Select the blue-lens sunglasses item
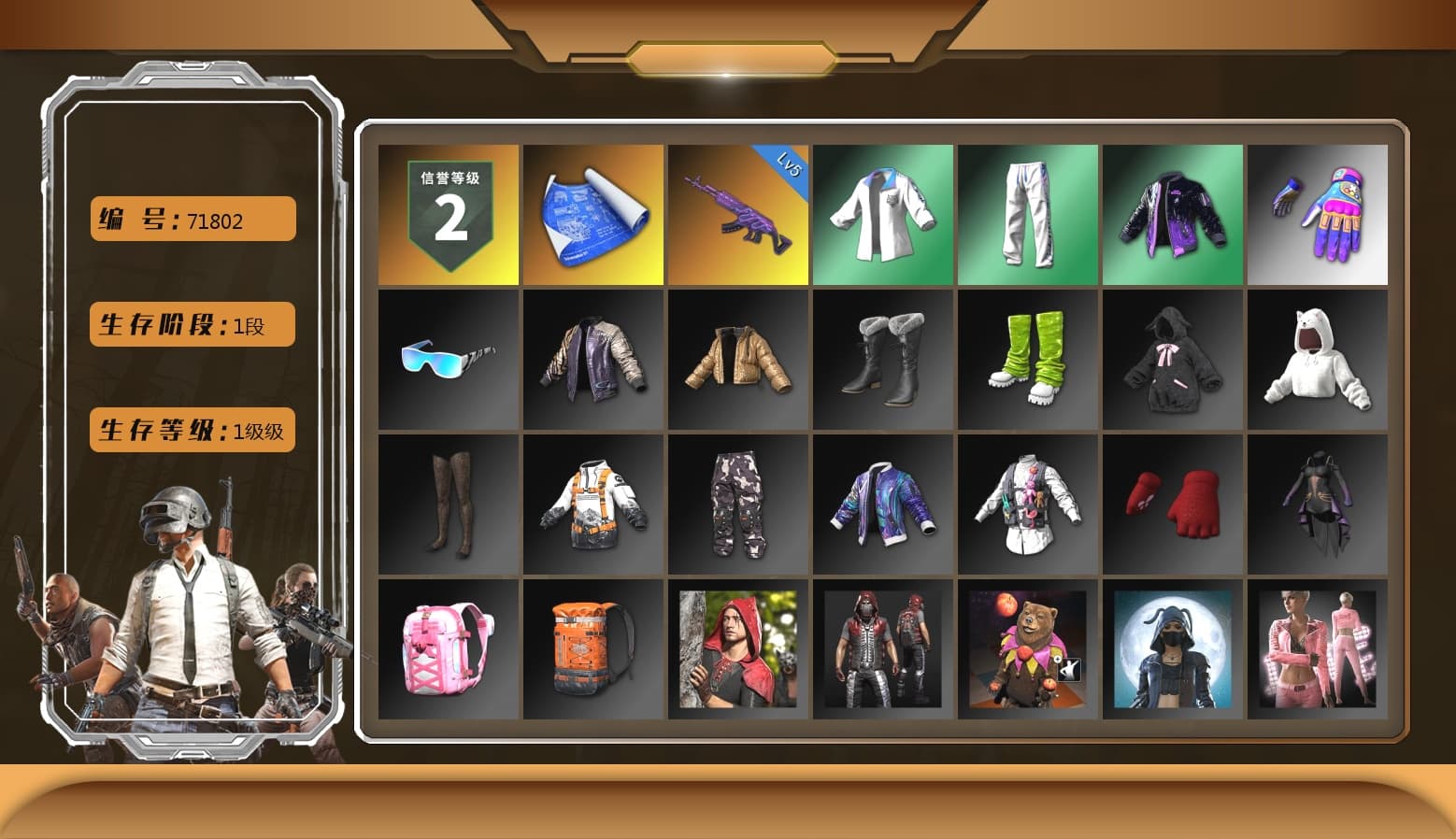This screenshot has width=1456, height=839. point(447,360)
